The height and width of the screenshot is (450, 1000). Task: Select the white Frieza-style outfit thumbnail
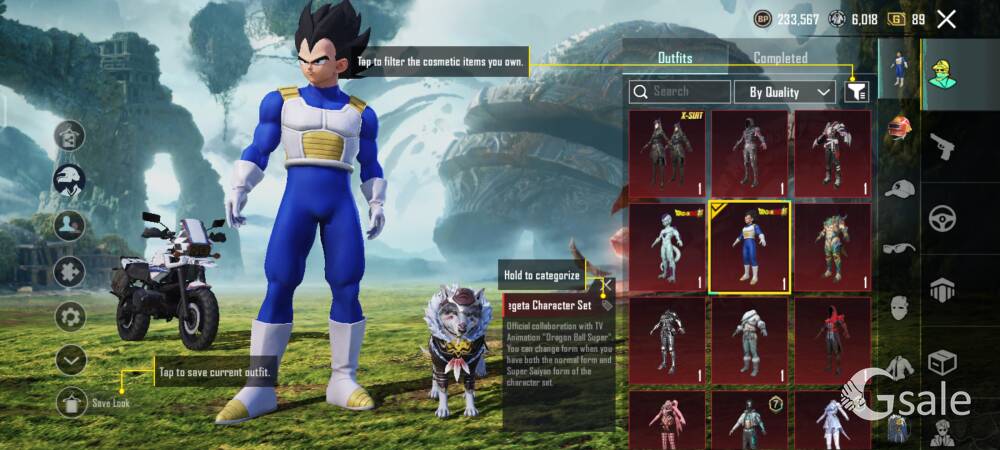click(668, 247)
